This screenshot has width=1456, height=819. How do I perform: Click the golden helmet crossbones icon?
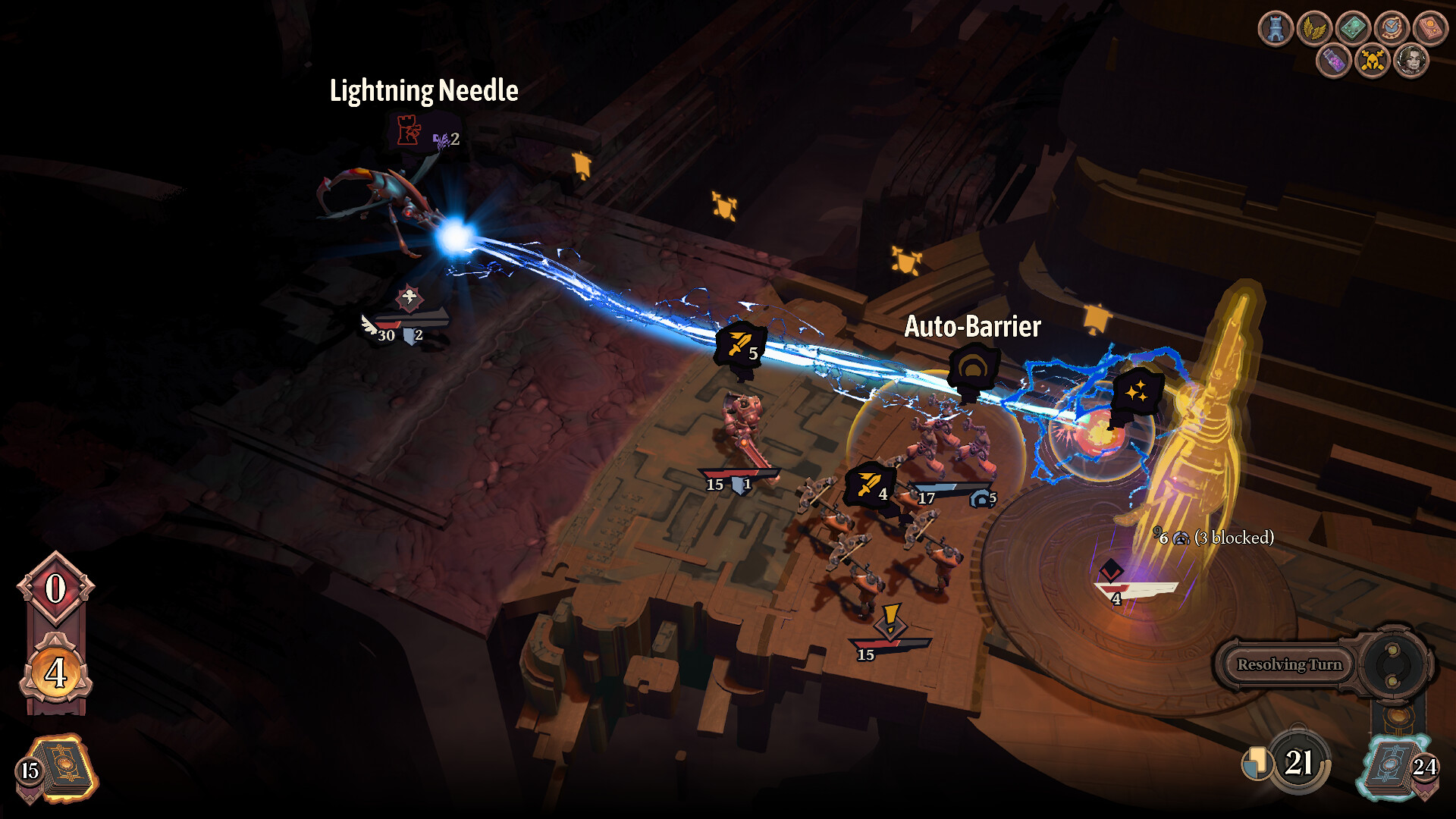coord(1372,61)
